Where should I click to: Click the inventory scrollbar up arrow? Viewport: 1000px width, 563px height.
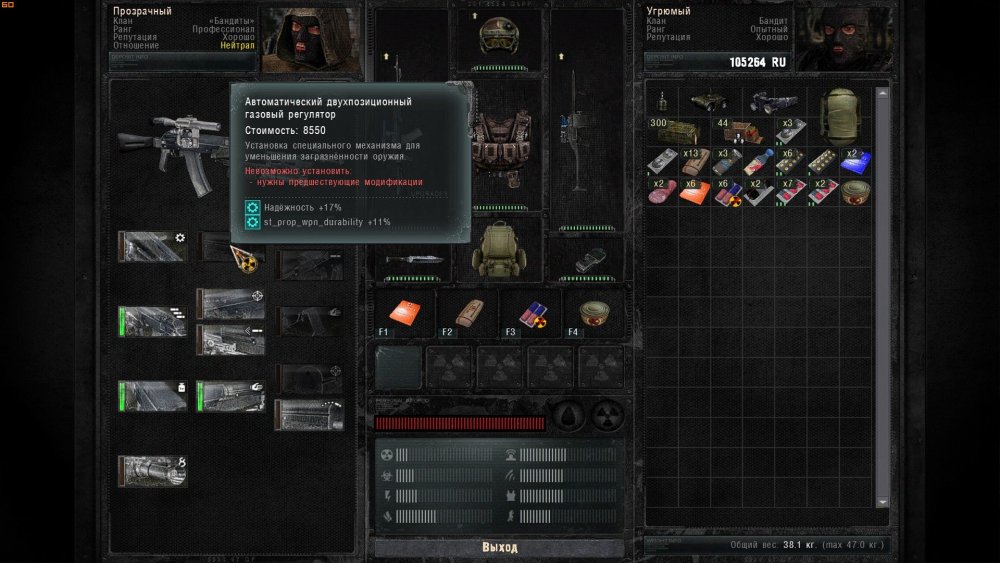pos(882,93)
